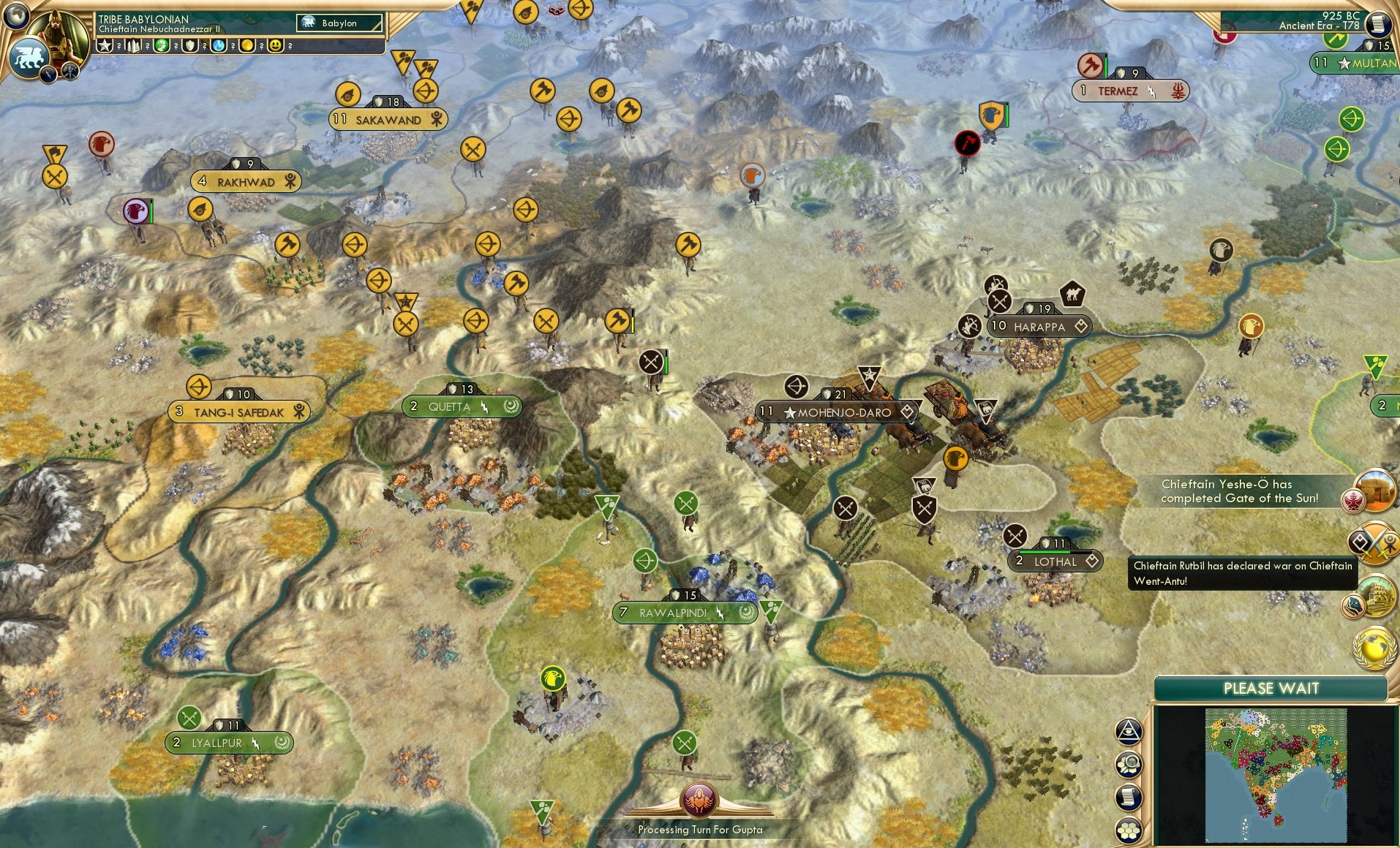1400x848 pixels.
Task: Click the gold coin icon in the resource bar
Action: click(246, 45)
